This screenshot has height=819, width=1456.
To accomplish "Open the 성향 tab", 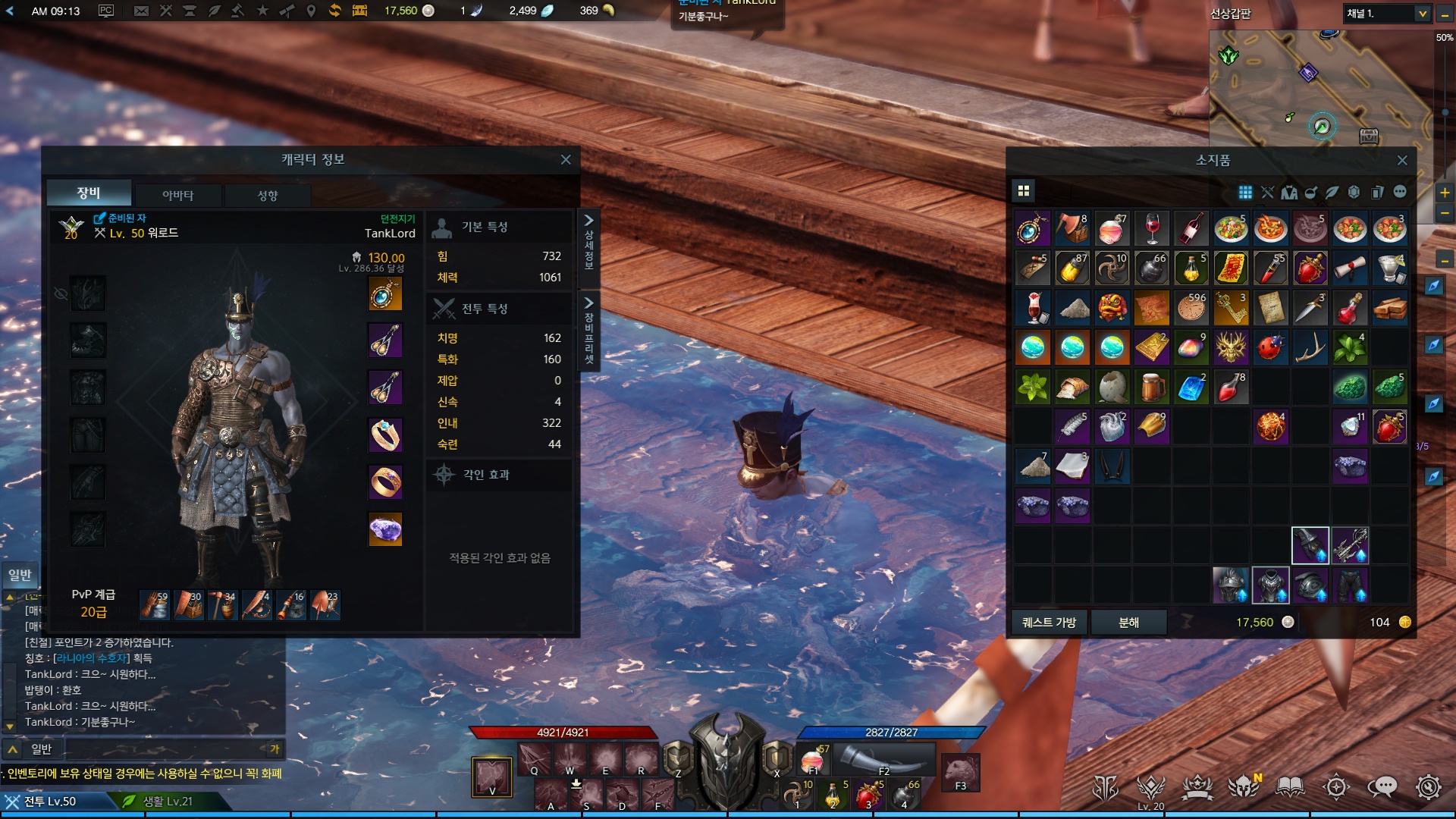I will pyautogui.click(x=268, y=195).
